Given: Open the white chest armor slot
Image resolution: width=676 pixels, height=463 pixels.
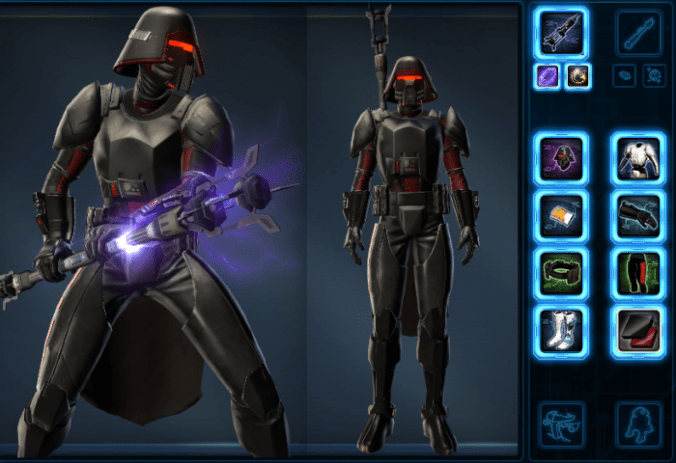Looking at the screenshot, I should (x=639, y=160).
